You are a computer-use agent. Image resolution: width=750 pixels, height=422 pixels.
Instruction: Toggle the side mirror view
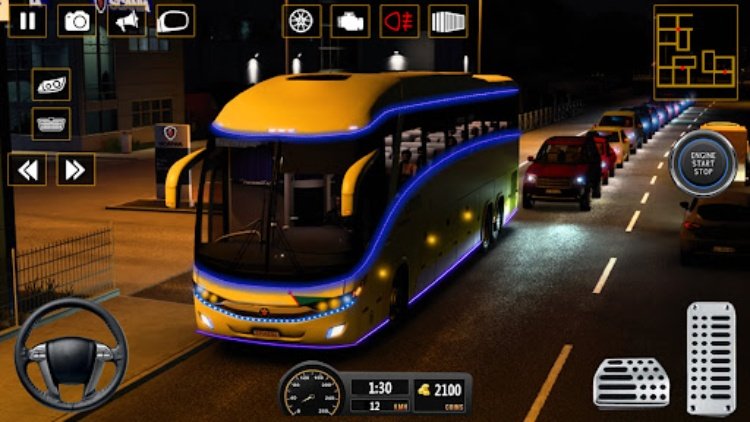click(175, 21)
